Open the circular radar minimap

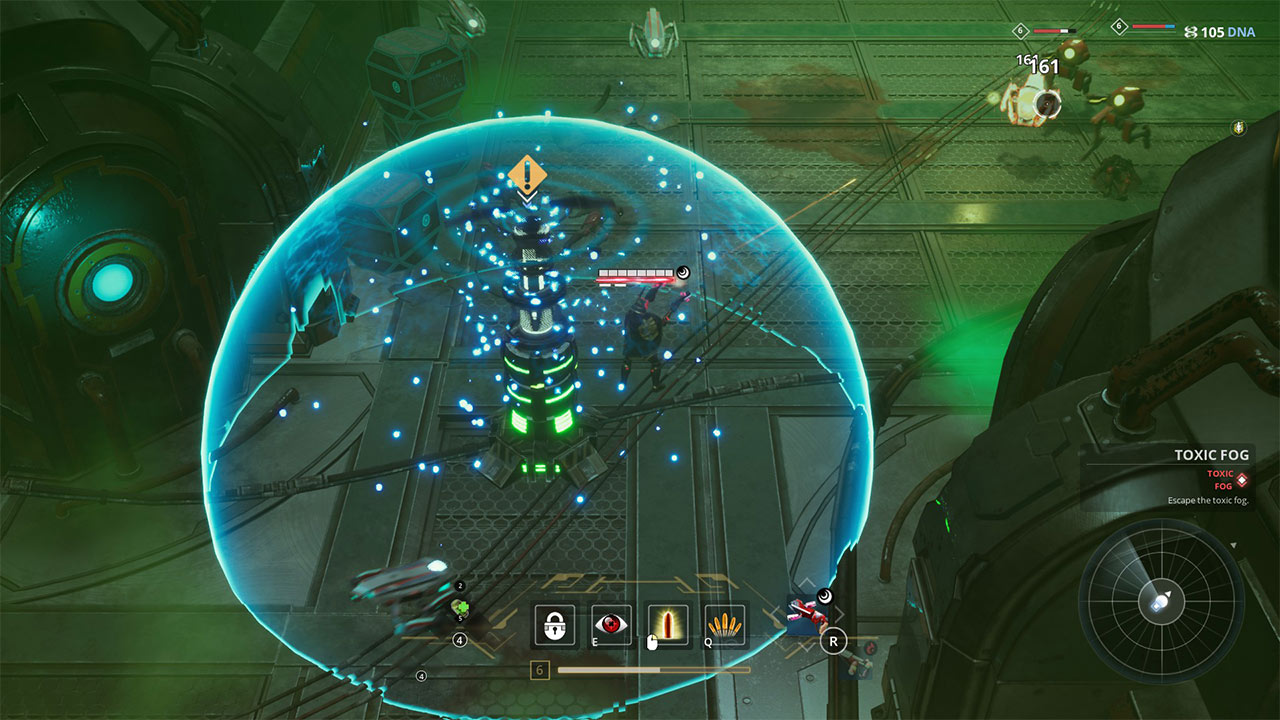tap(1161, 602)
